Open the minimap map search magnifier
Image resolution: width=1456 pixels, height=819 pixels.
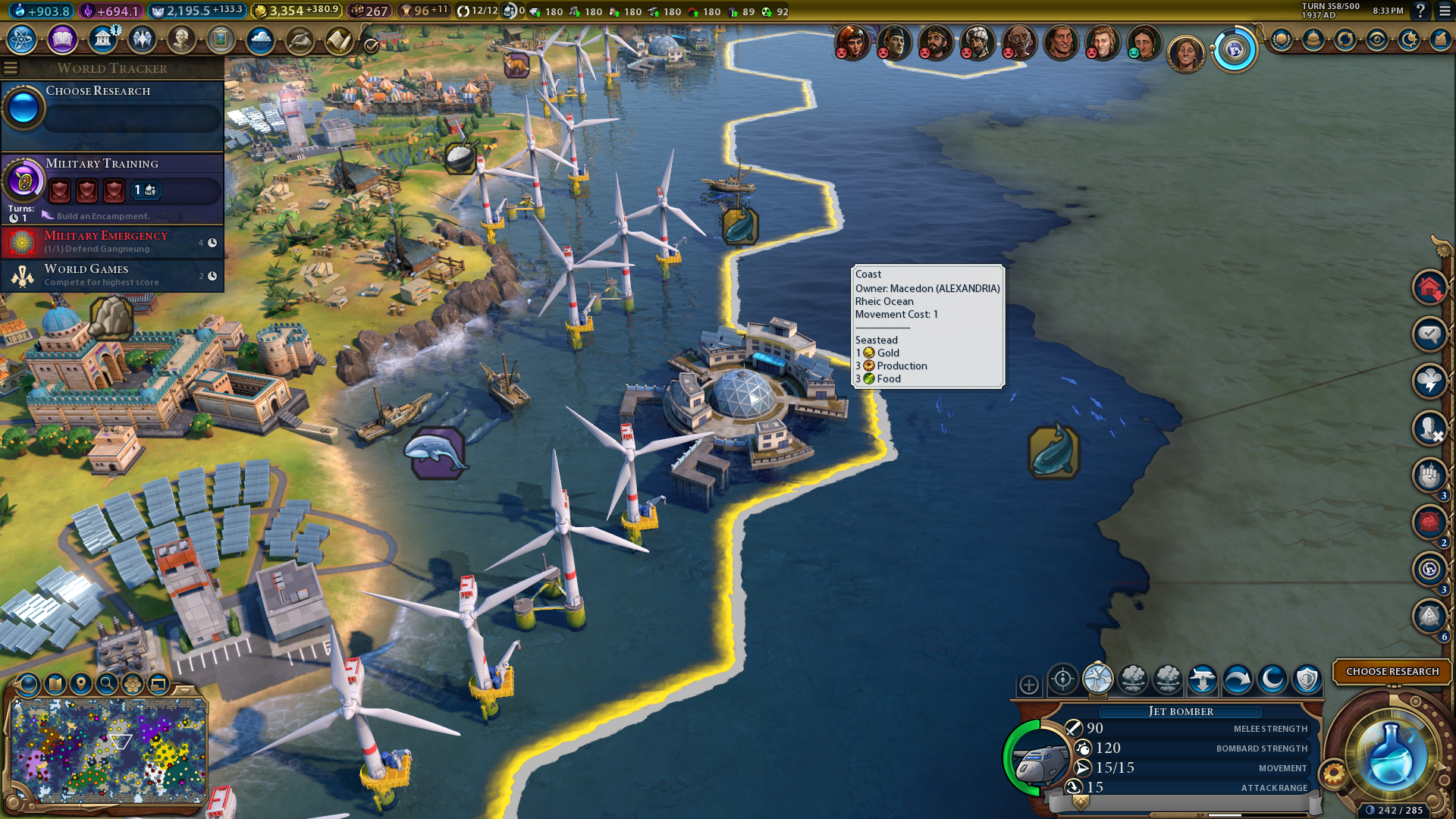coord(107,684)
